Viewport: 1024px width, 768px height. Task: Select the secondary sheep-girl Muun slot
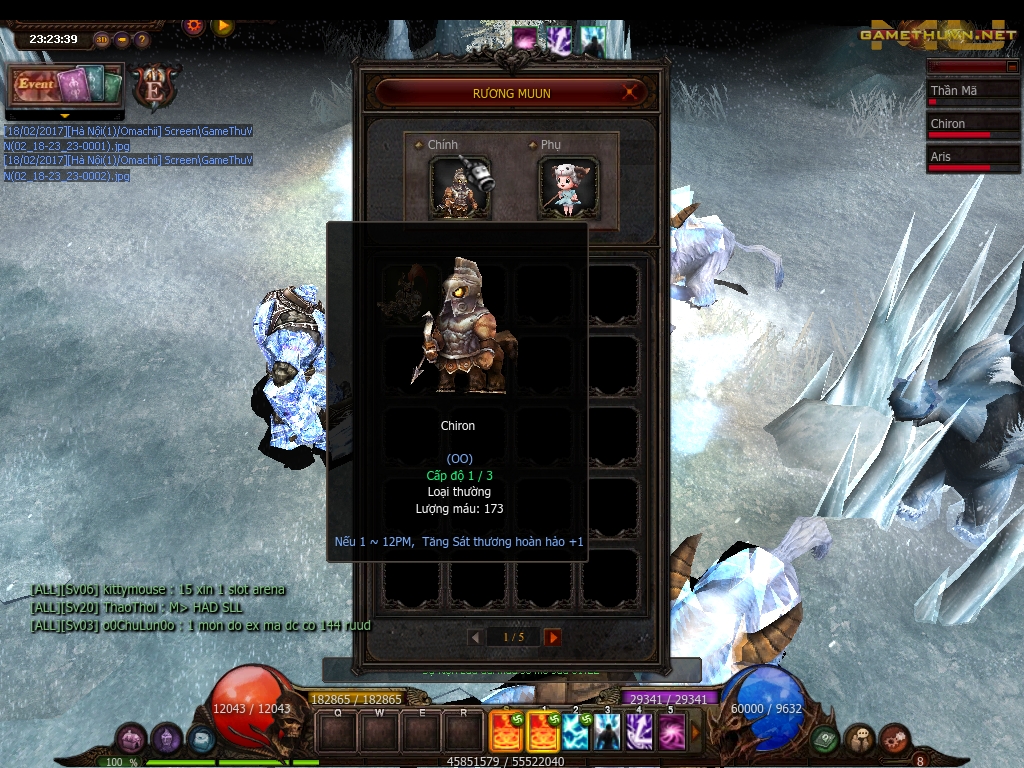pyautogui.click(x=569, y=186)
